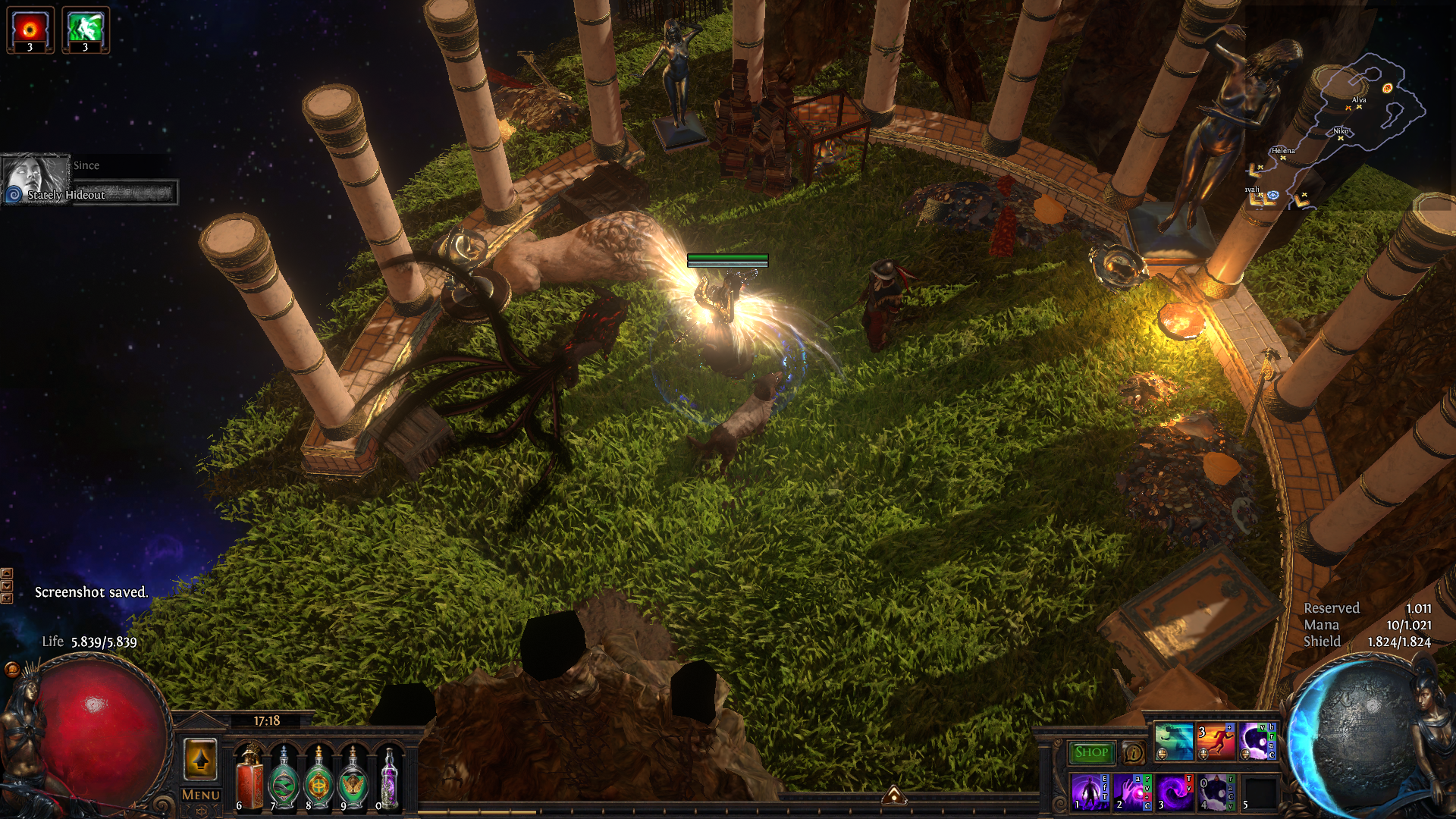Open the Menu button
Image resolution: width=1456 pixels, height=819 pixels.
pyautogui.click(x=201, y=795)
